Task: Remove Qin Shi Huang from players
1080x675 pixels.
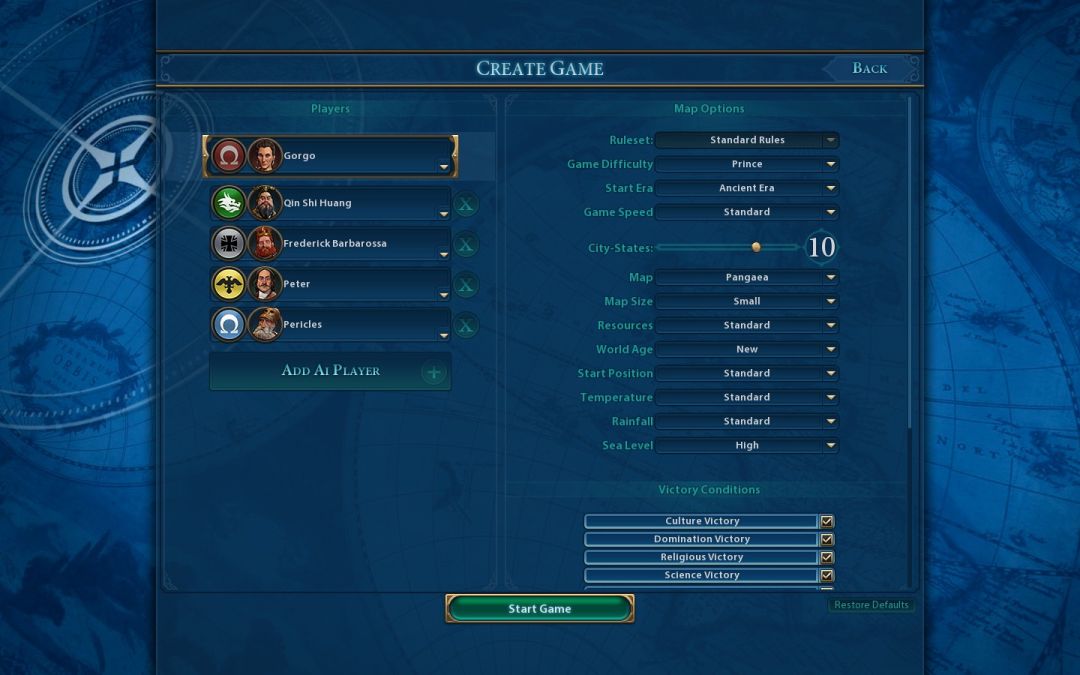Action: tap(466, 205)
